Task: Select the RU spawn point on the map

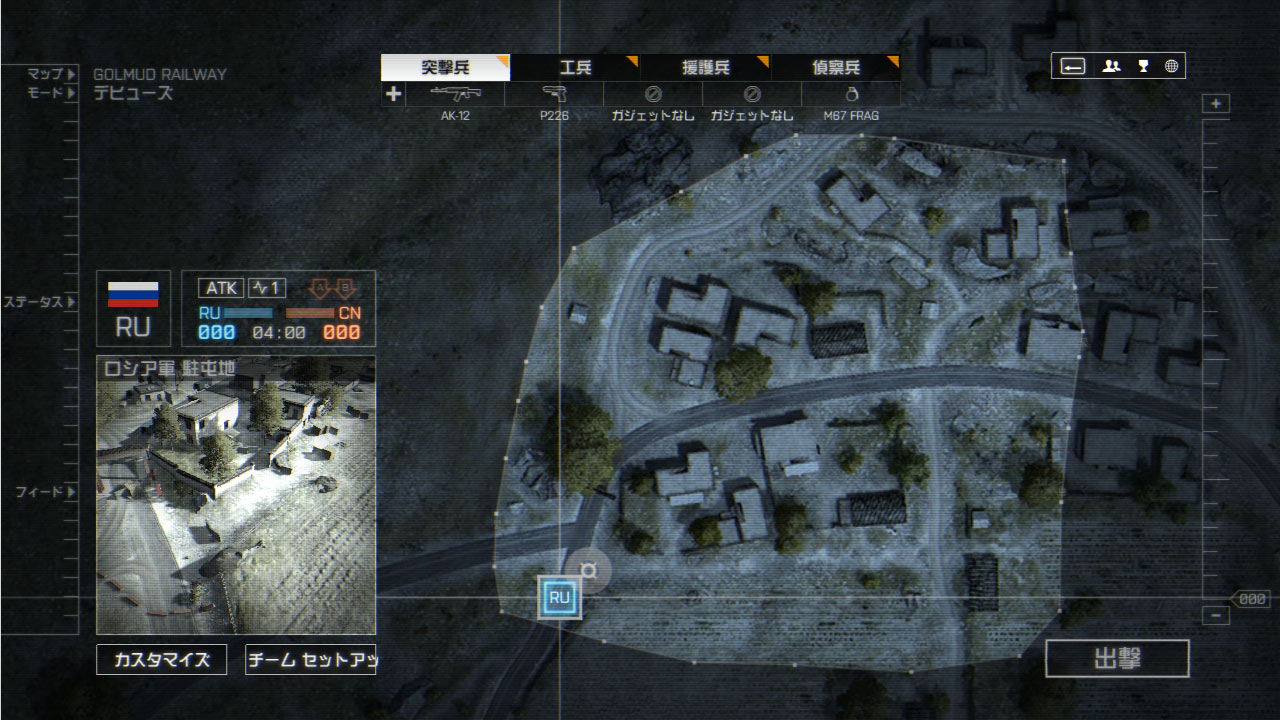Action: click(559, 598)
